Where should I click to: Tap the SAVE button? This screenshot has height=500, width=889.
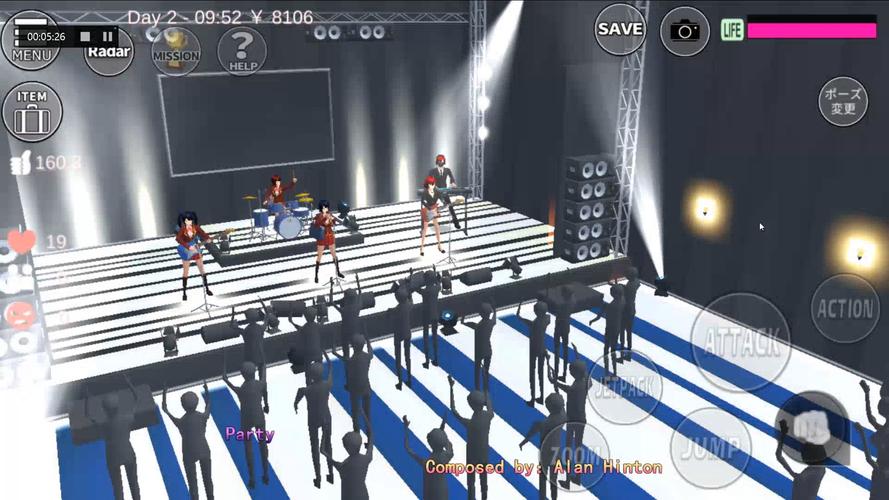(x=620, y=29)
